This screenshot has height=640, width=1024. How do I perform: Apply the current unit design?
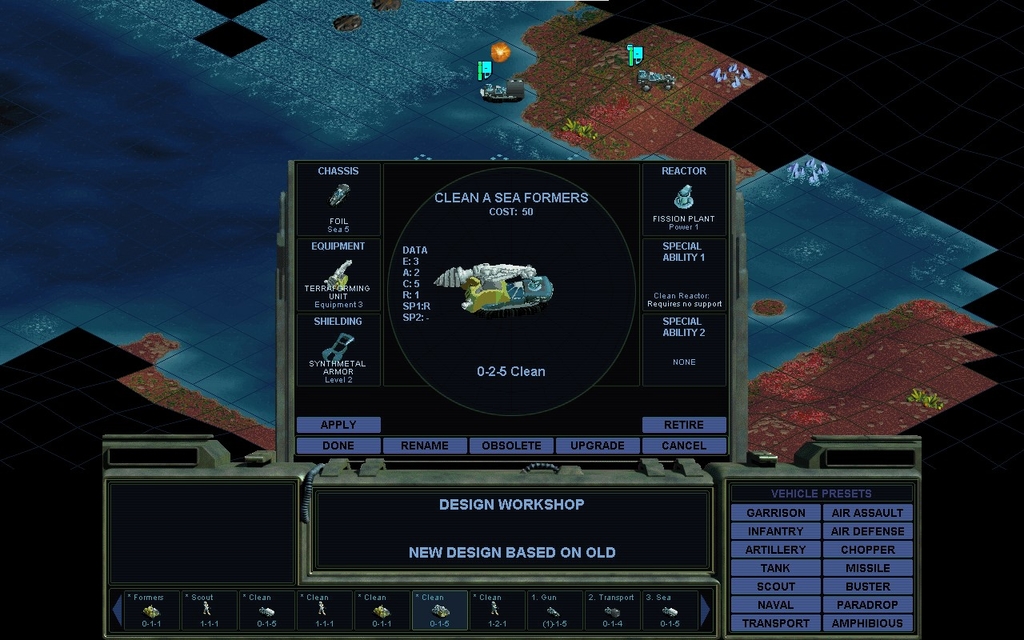coord(338,425)
